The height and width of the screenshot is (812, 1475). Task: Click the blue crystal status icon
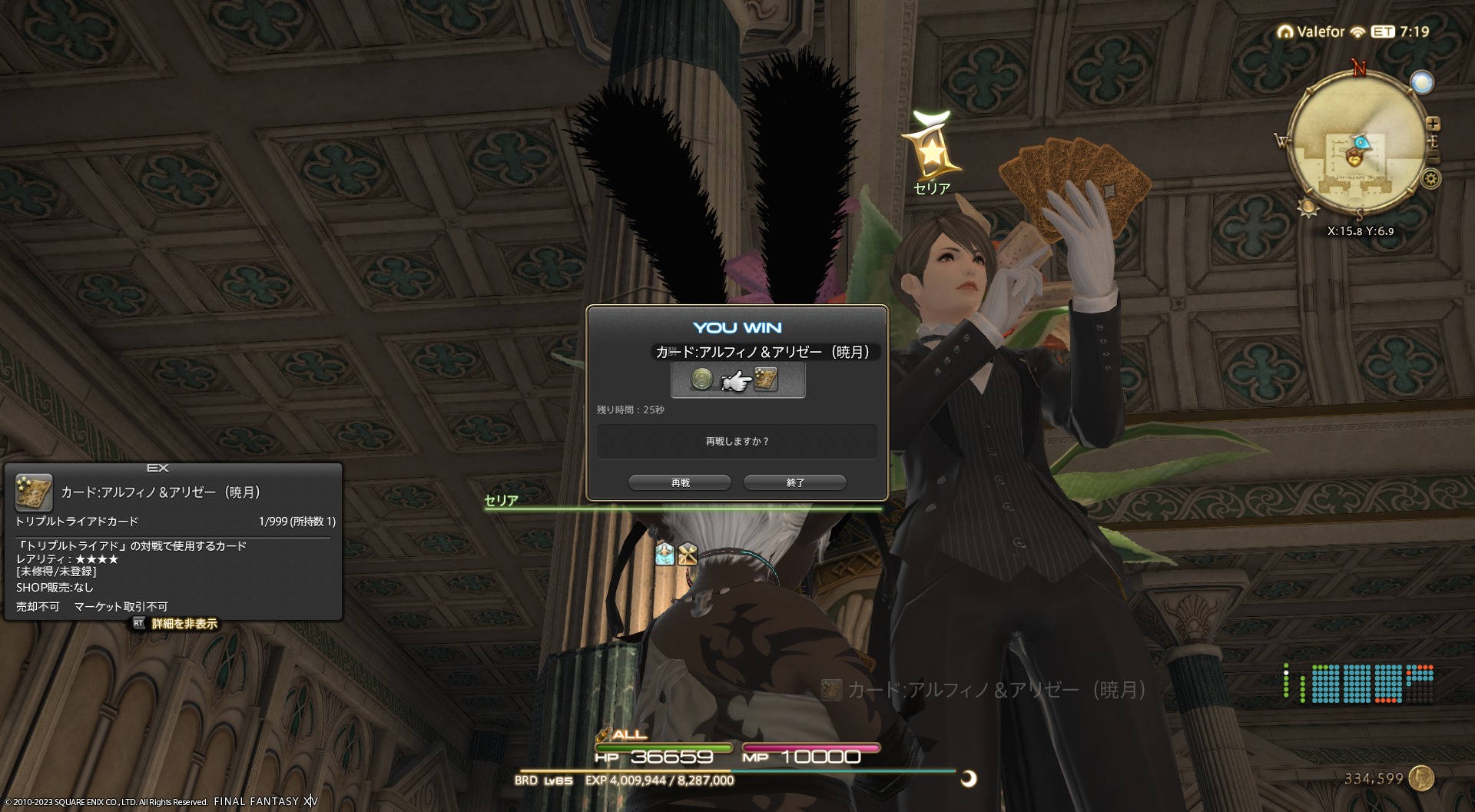(665, 554)
